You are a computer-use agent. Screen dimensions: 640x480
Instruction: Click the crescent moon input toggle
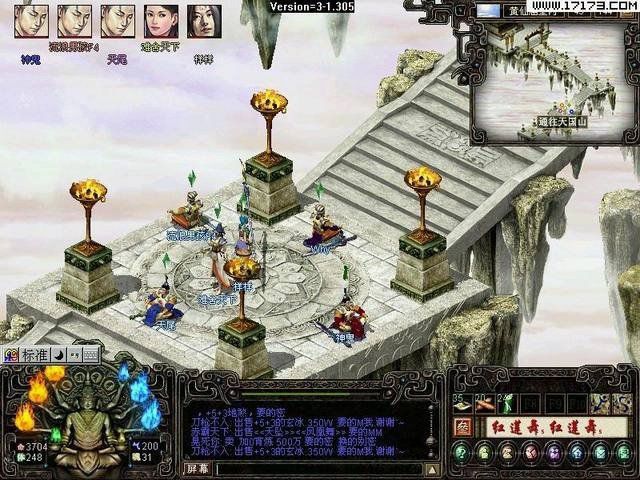click(x=58, y=354)
